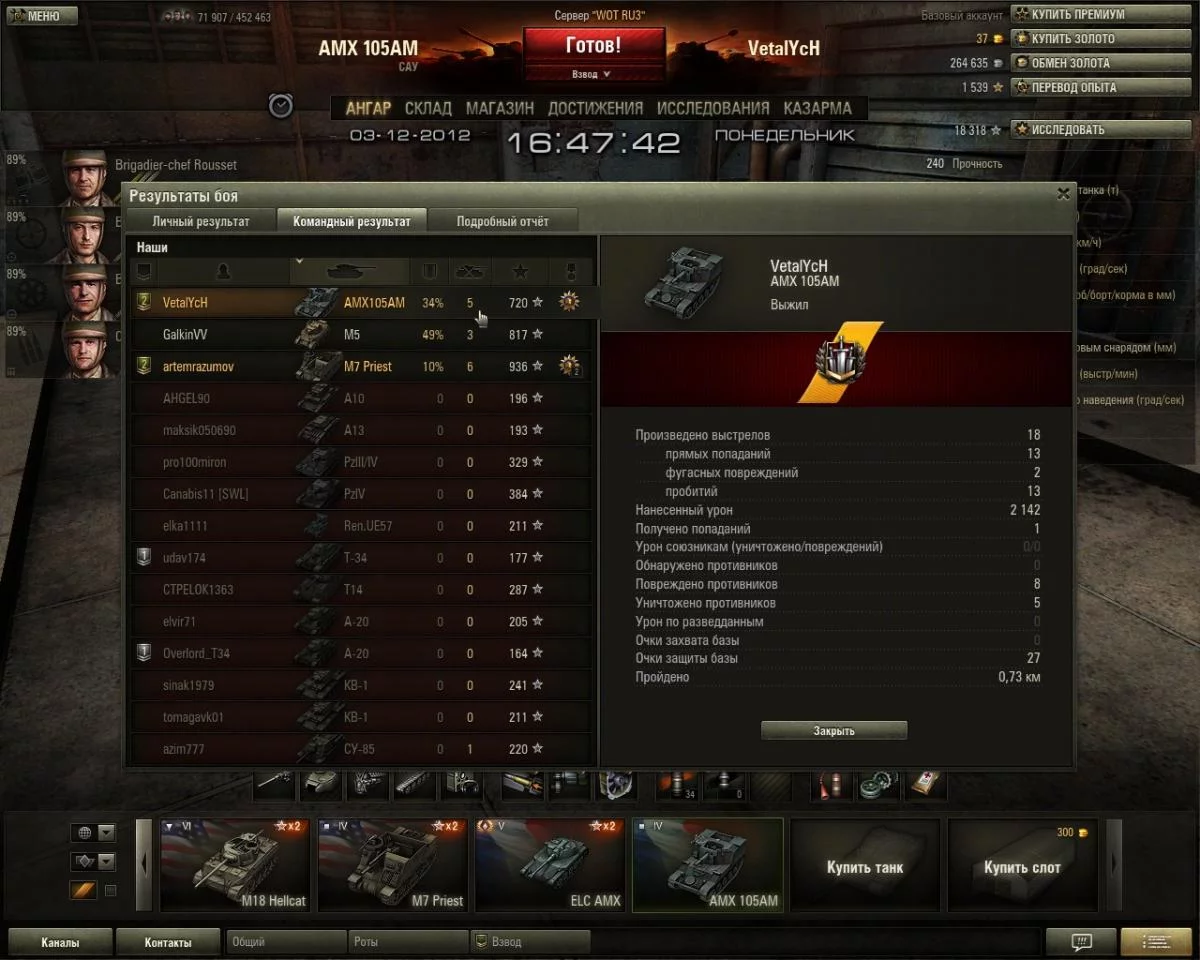
Task: Open the Каналы button
Action: click(x=60, y=942)
